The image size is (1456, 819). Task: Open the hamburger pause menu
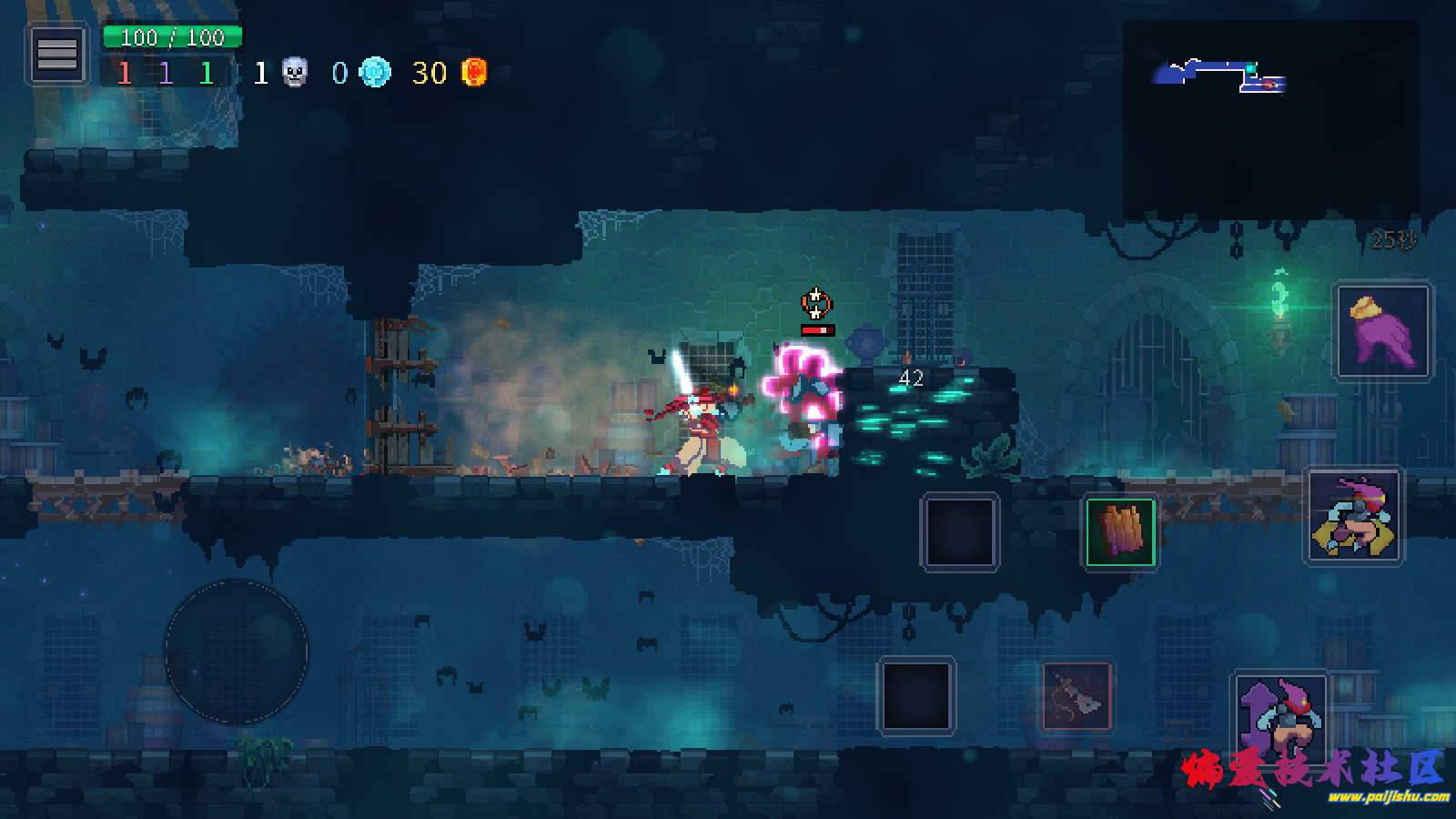coord(56,55)
